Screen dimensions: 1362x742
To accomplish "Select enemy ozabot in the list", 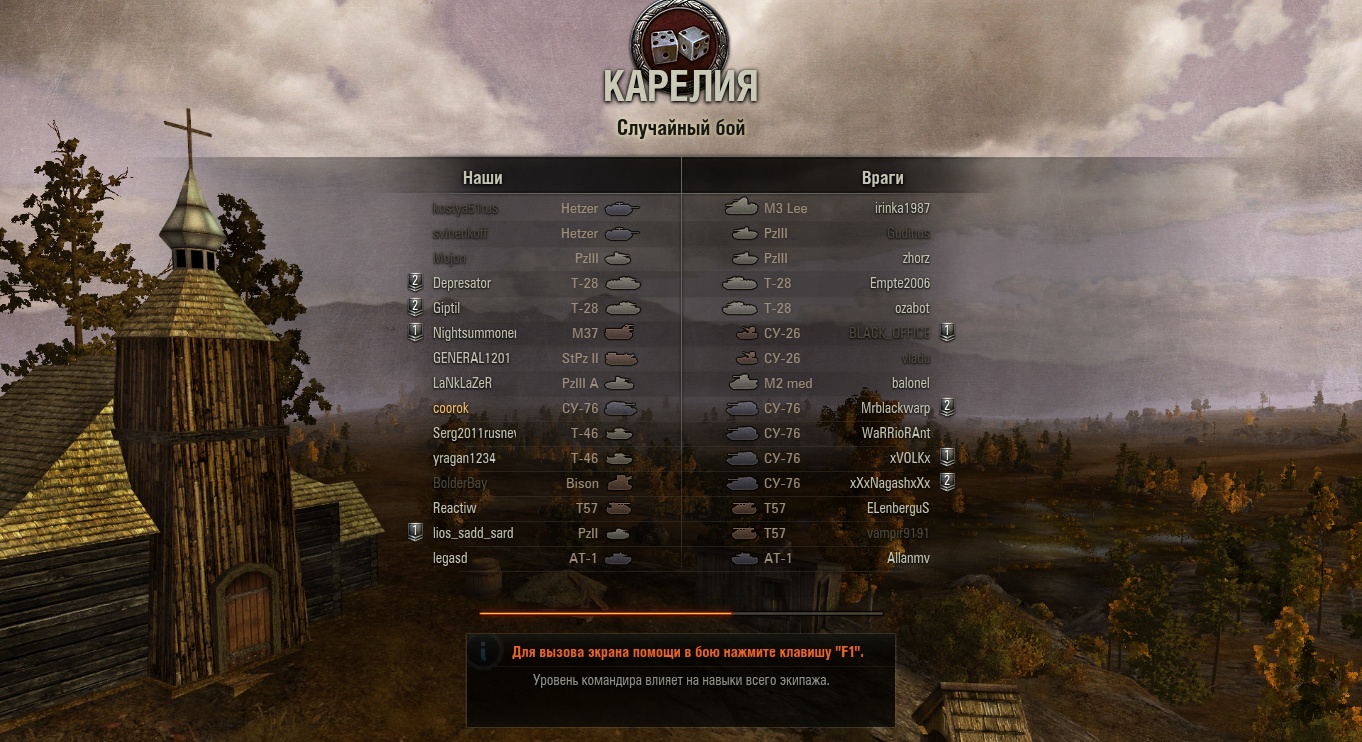I will coord(912,308).
